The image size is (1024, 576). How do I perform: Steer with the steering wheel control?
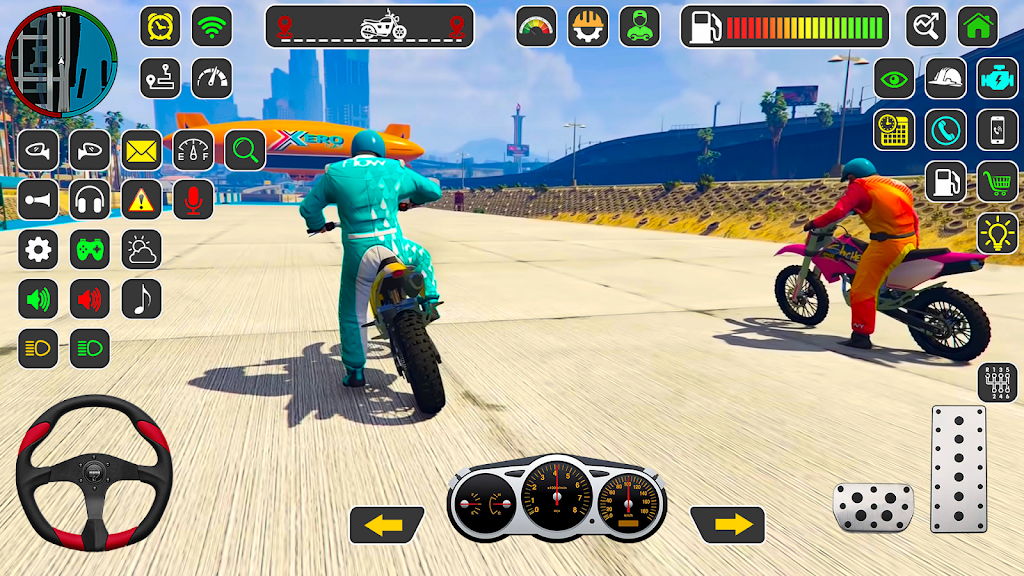coord(94,472)
